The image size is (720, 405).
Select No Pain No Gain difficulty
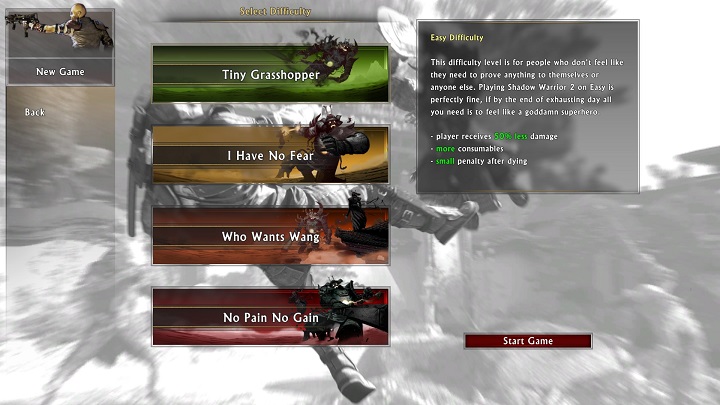click(x=270, y=317)
